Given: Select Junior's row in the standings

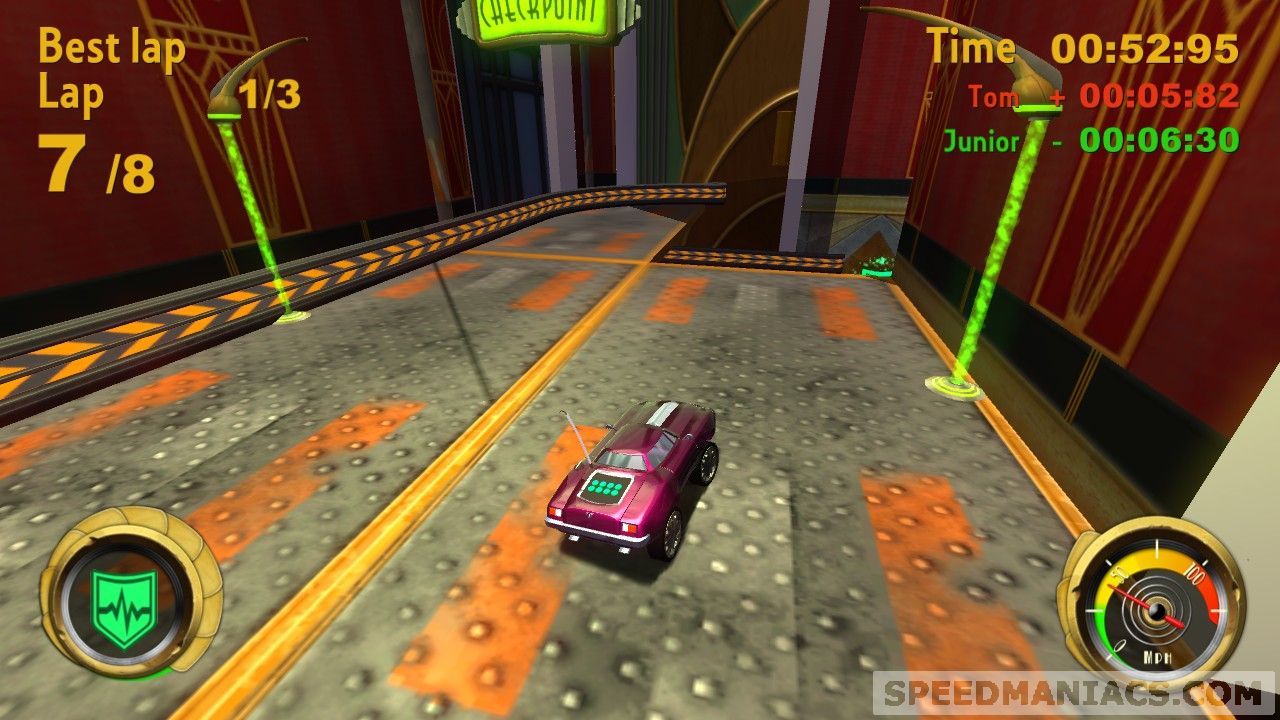Looking at the screenshot, I should (x=1091, y=141).
